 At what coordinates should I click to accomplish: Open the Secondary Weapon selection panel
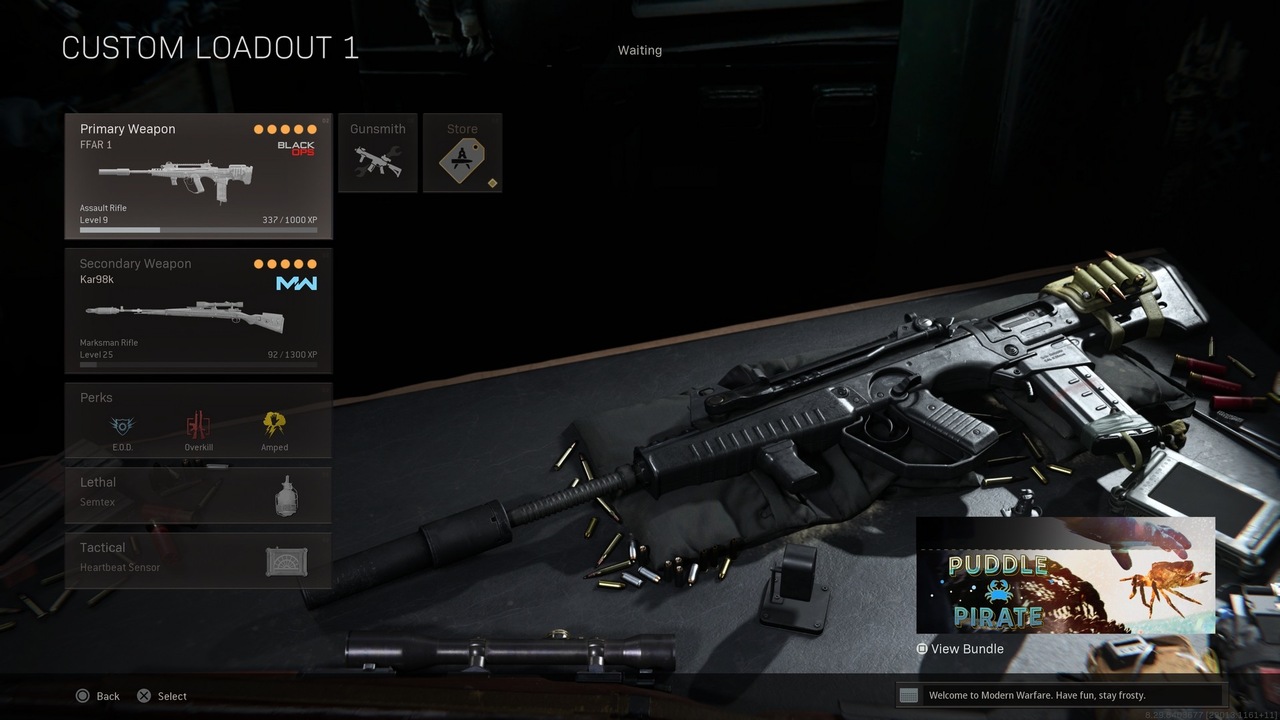click(198, 310)
